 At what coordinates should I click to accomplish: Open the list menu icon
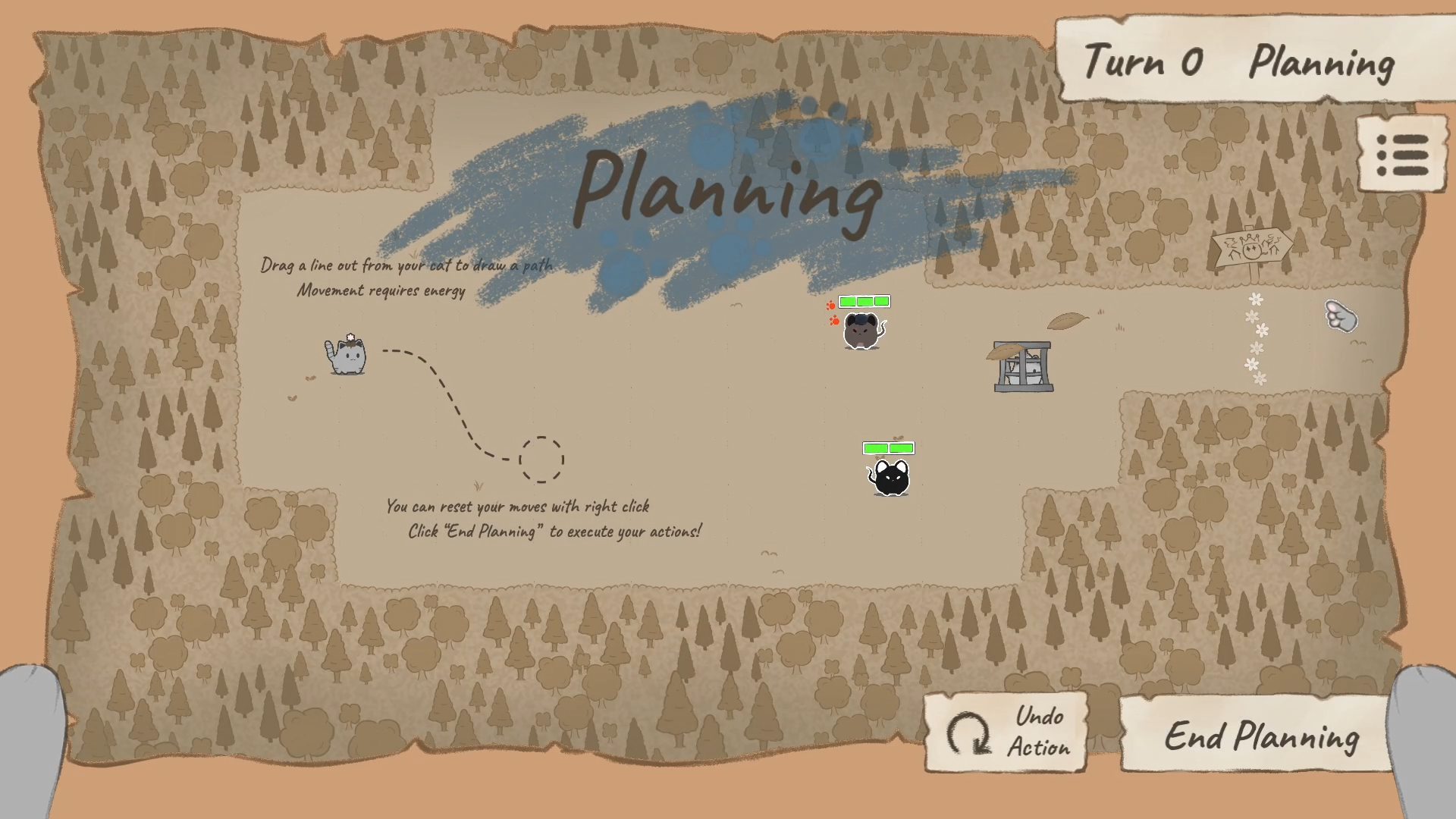[1402, 155]
